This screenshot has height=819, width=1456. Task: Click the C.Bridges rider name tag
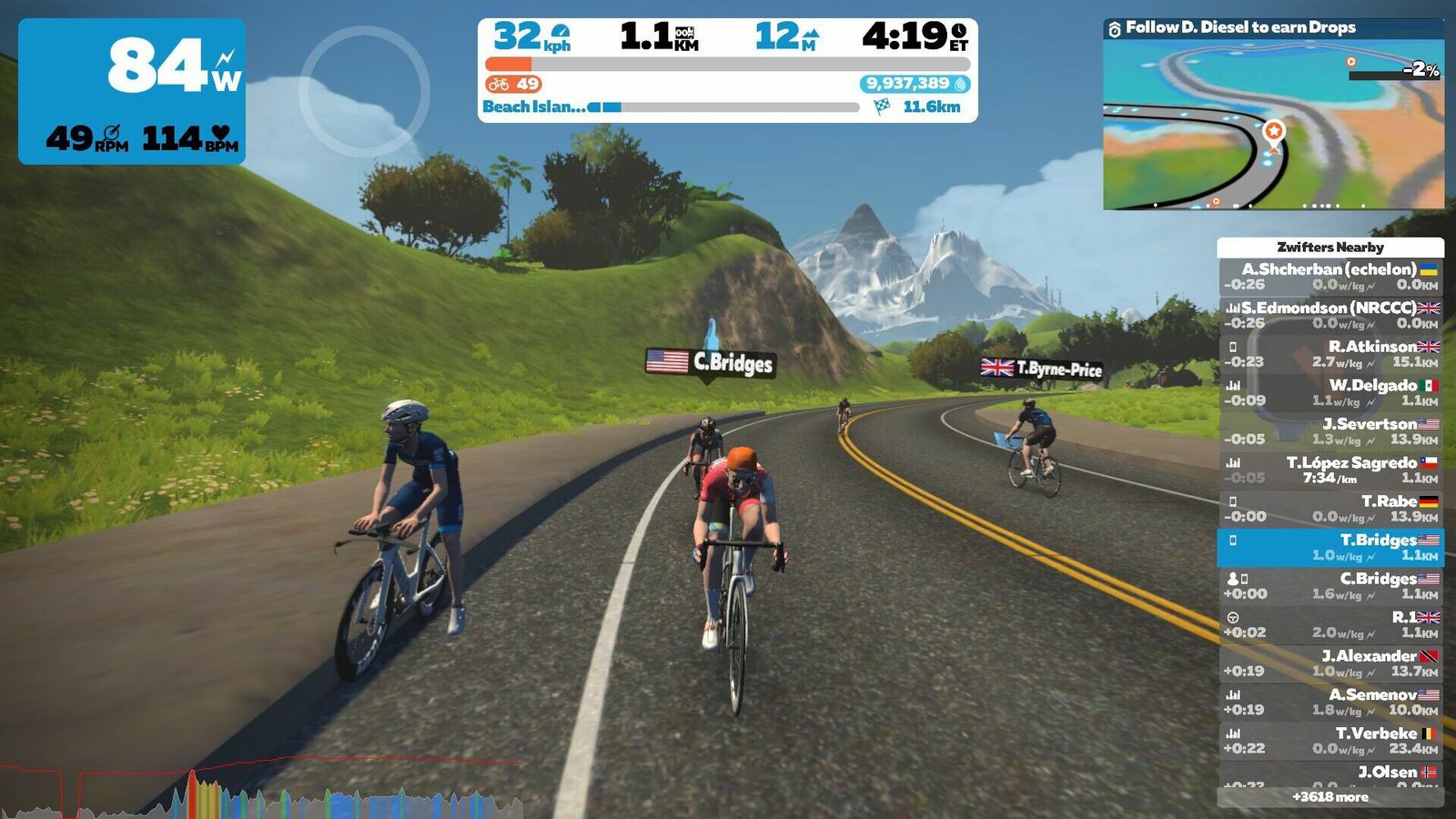coord(711,363)
